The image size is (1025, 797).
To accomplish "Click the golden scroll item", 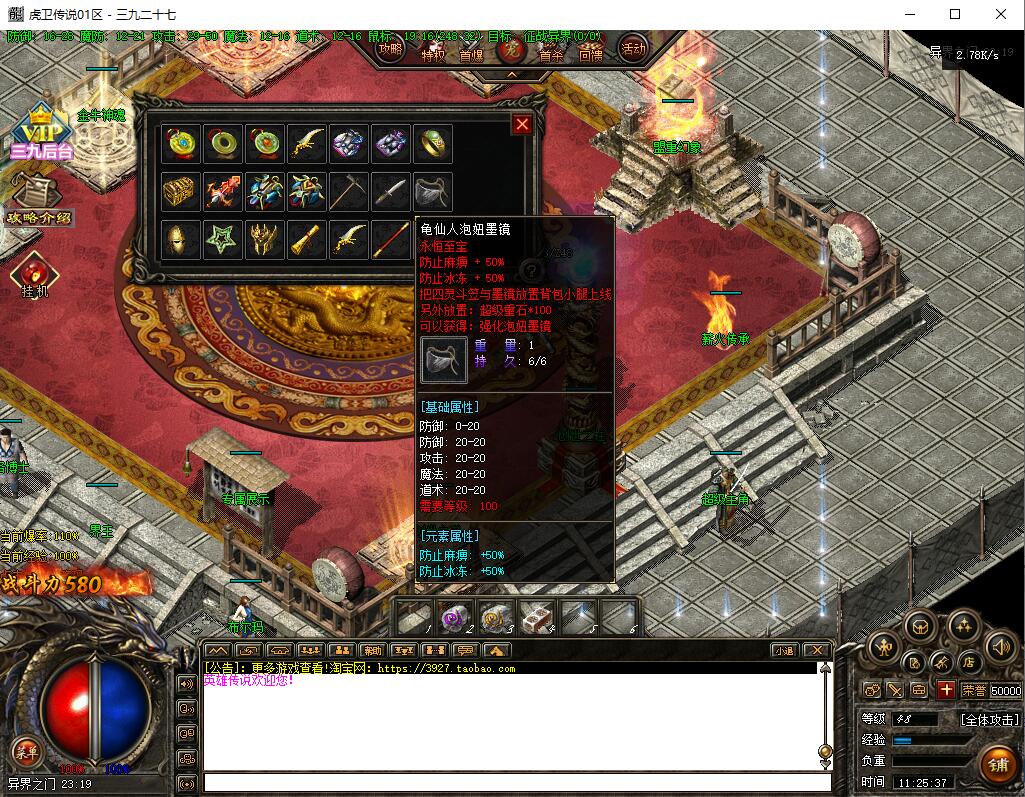I will [x=306, y=240].
